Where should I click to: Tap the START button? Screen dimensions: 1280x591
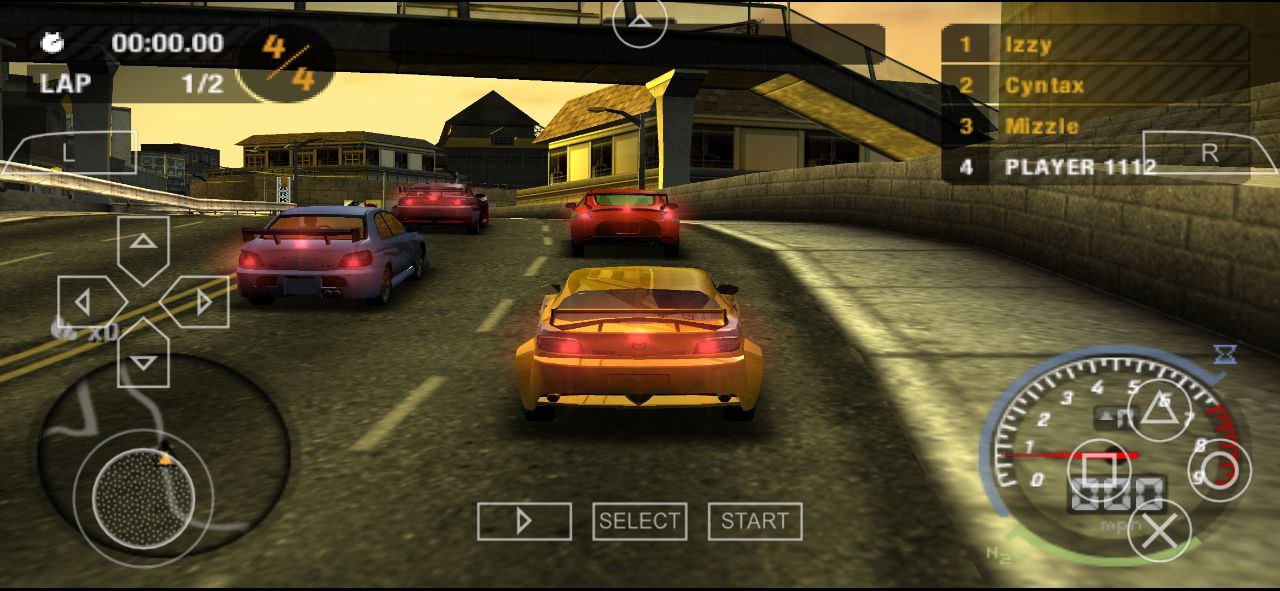click(x=754, y=521)
